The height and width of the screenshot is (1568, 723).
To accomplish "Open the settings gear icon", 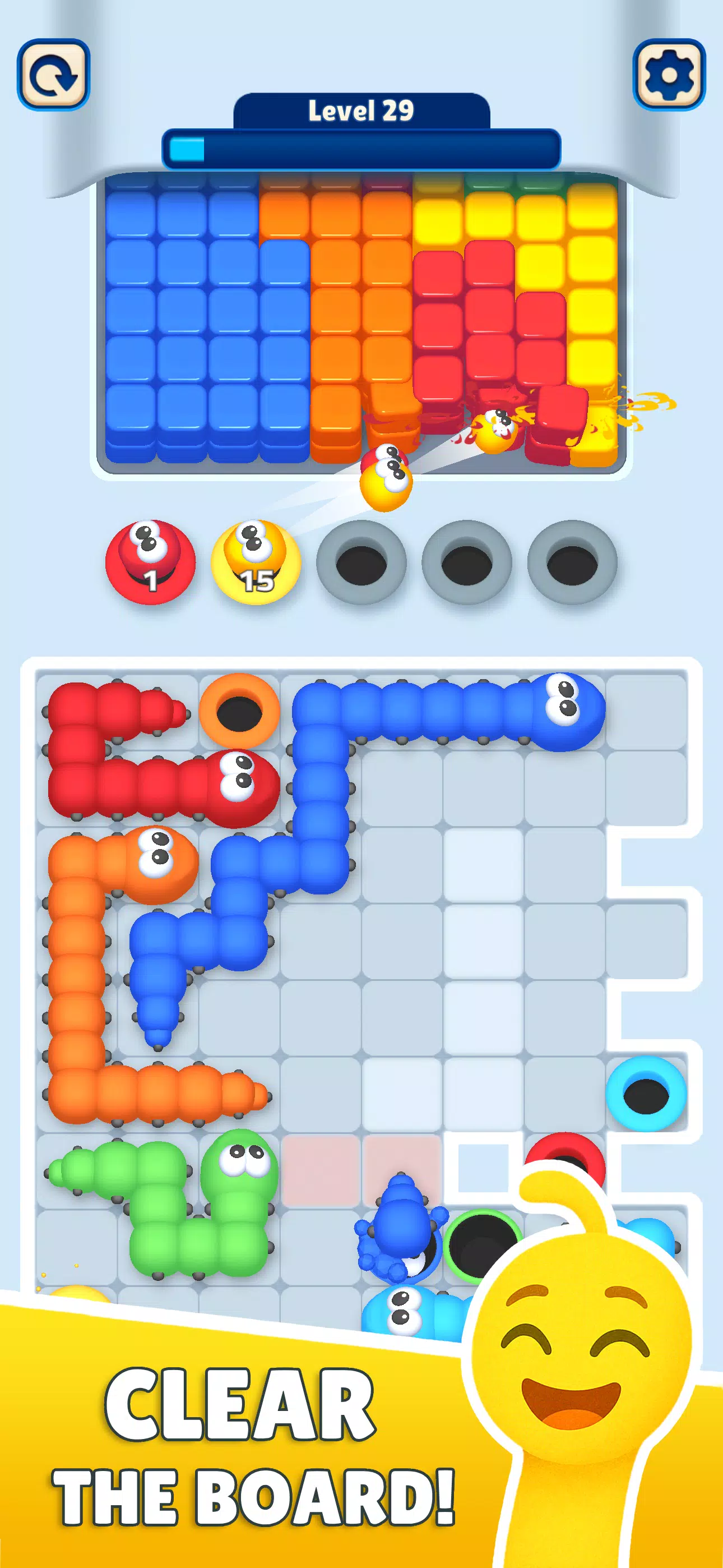I will (x=669, y=73).
